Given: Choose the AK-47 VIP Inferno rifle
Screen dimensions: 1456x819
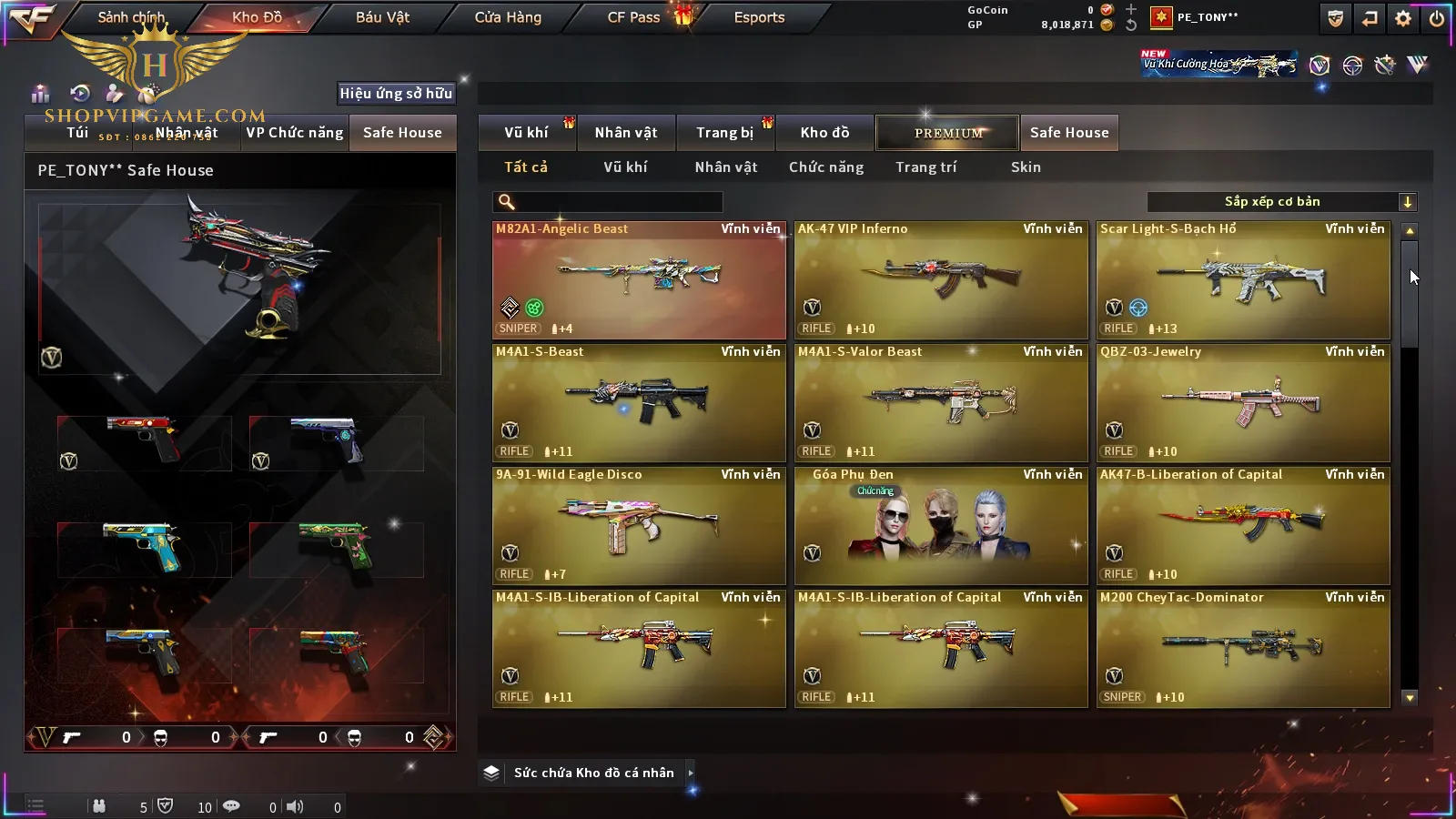Looking at the screenshot, I should (941, 280).
